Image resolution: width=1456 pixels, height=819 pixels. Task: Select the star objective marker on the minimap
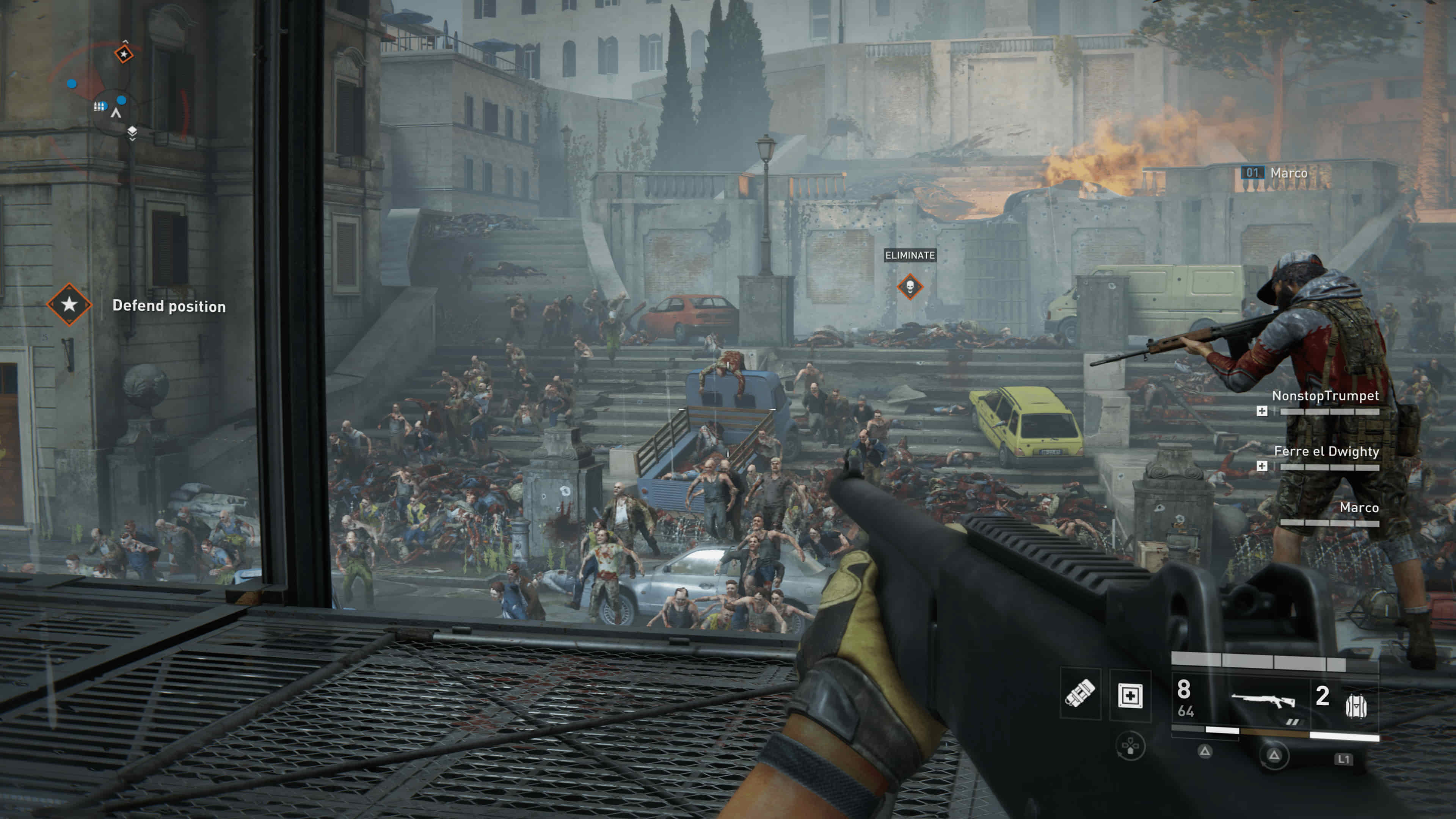124,54
